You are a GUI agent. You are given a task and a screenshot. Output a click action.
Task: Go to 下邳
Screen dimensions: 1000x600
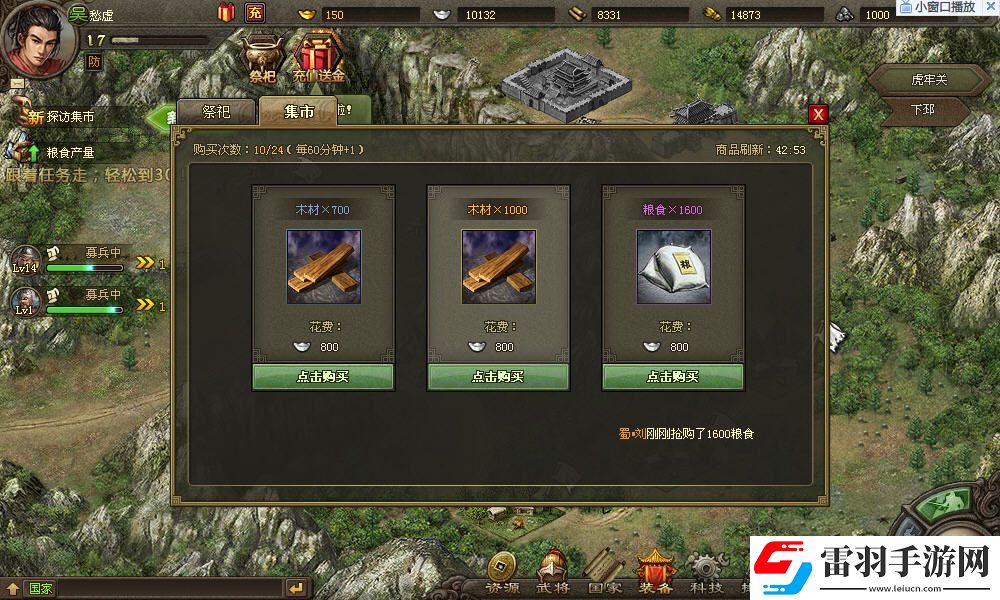pyautogui.click(x=922, y=109)
